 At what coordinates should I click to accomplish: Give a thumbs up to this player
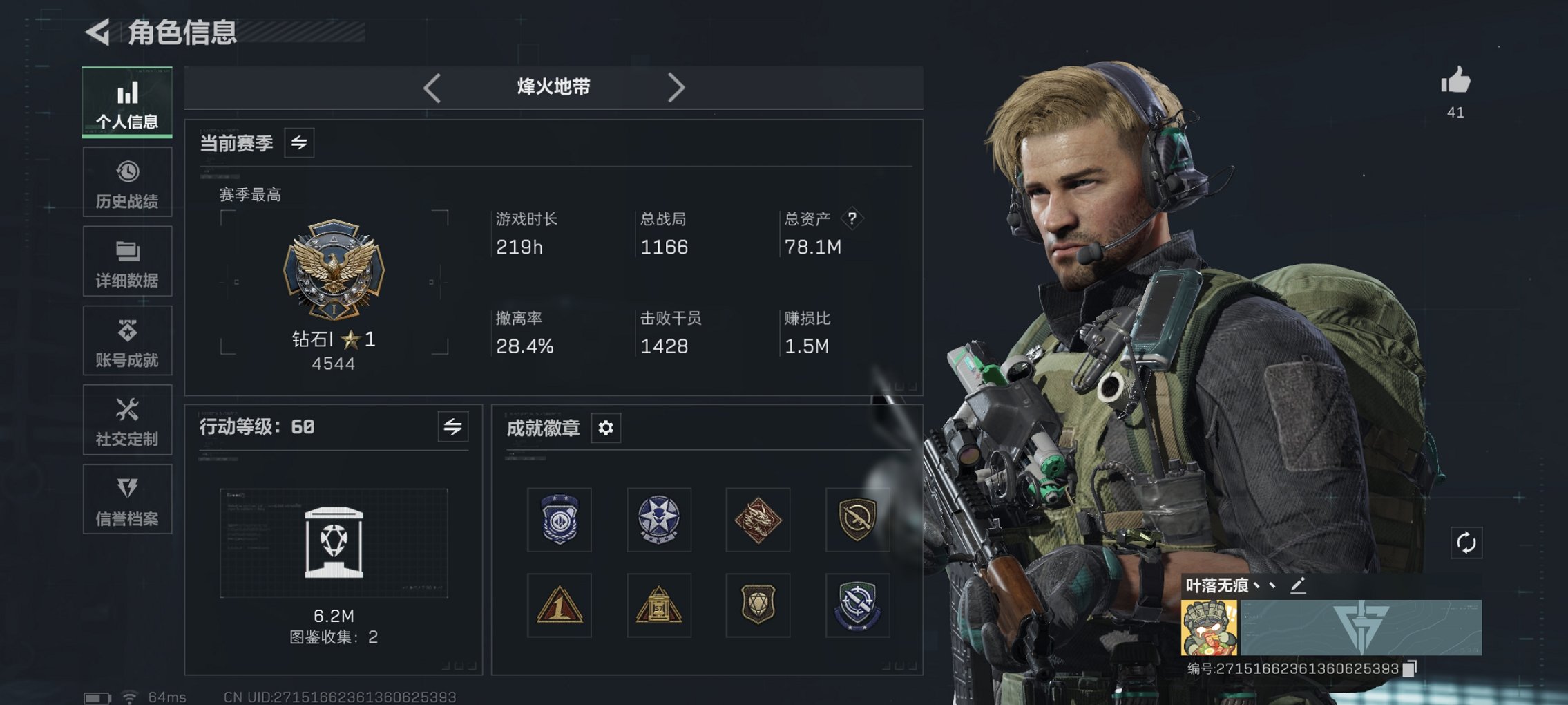(1457, 83)
